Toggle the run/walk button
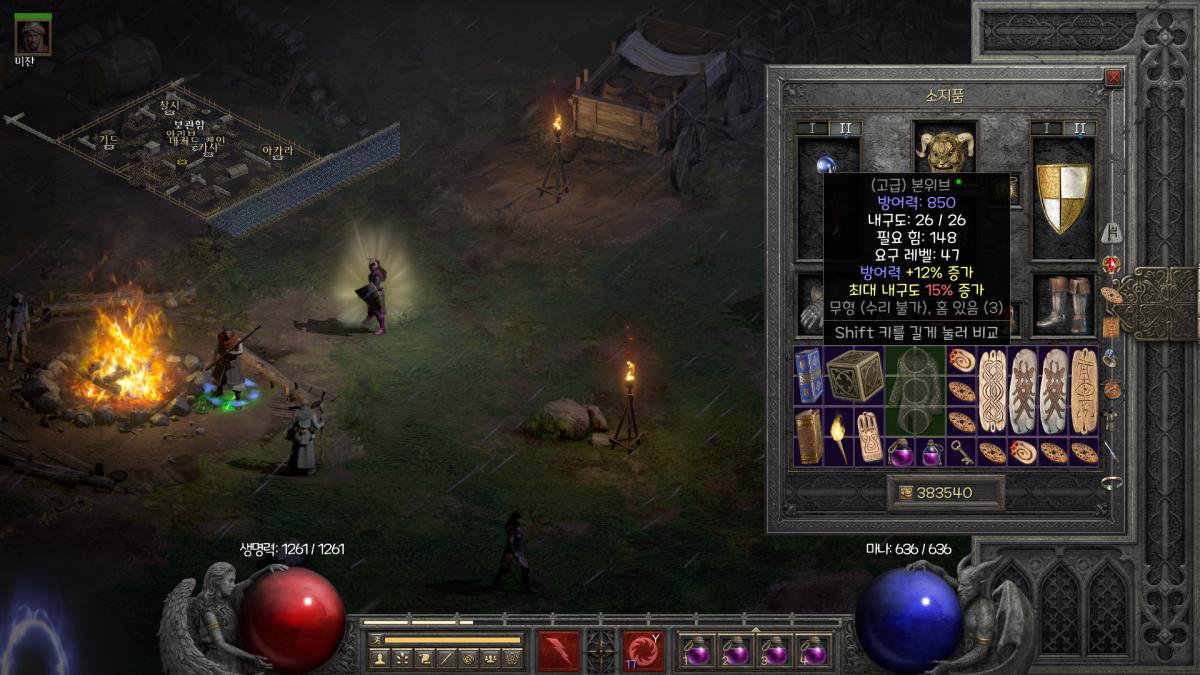1200x675 pixels. (377, 639)
